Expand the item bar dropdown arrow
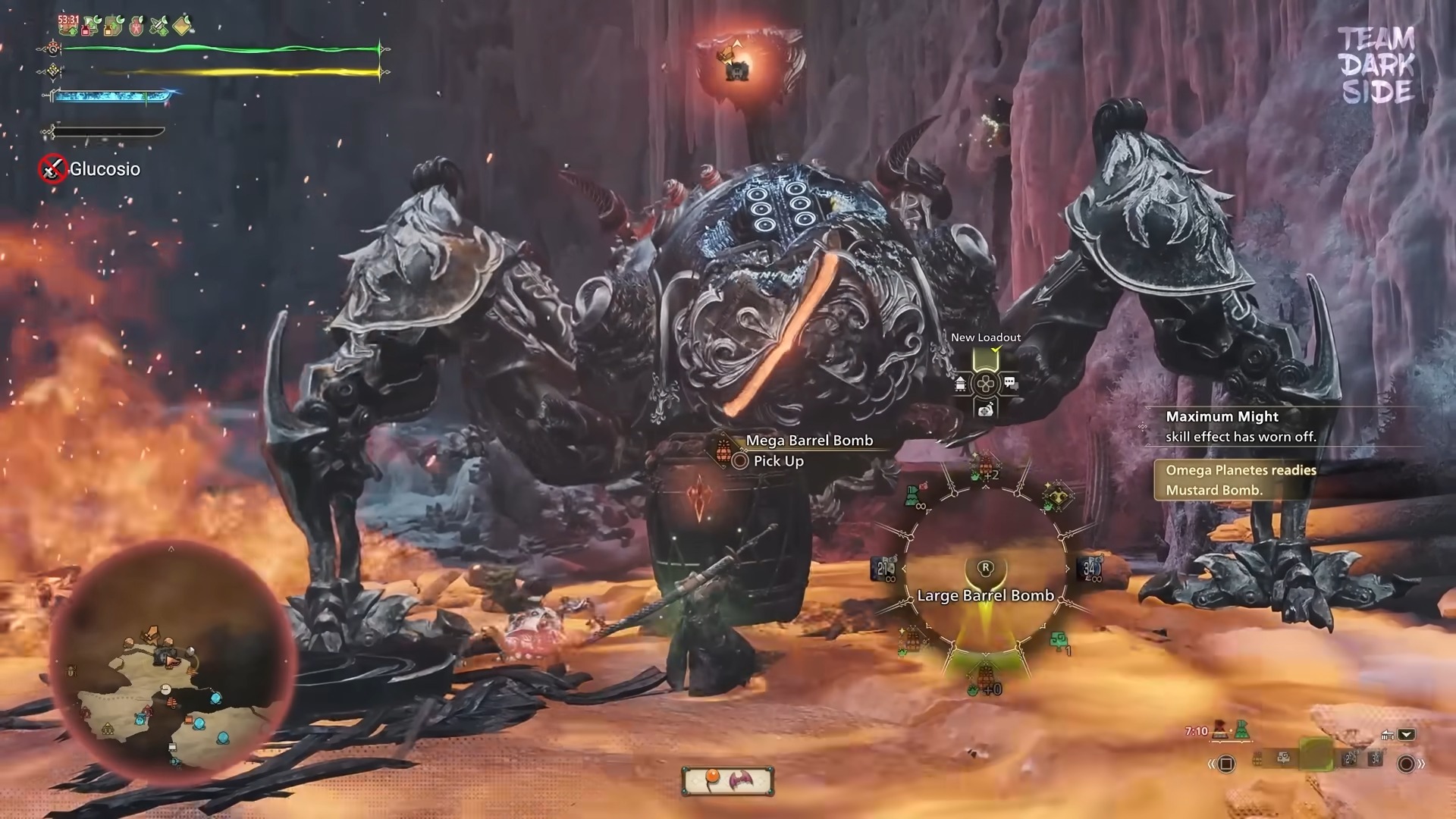This screenshot has height=819, width=1456. pyautogui.click(x=1407, y=734)
